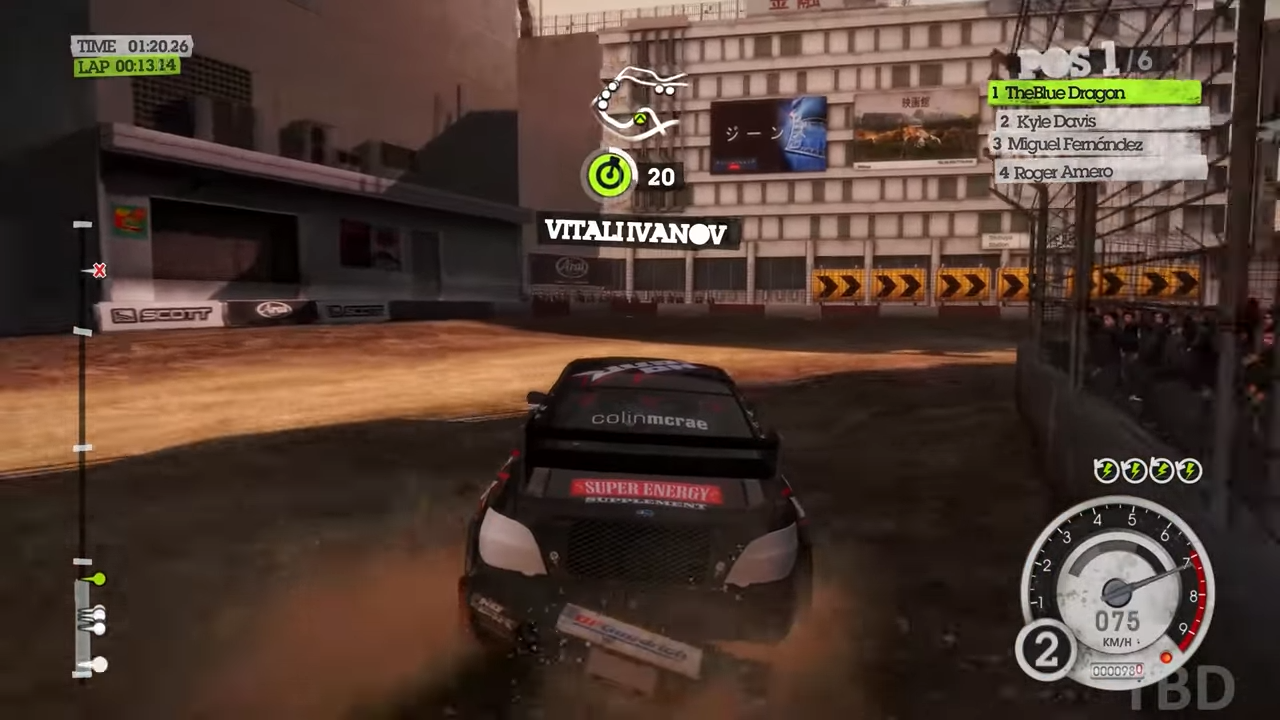The image size is (1280, 720).
Task: Click the third green lightning boost icon
Action: [1161, 470]
